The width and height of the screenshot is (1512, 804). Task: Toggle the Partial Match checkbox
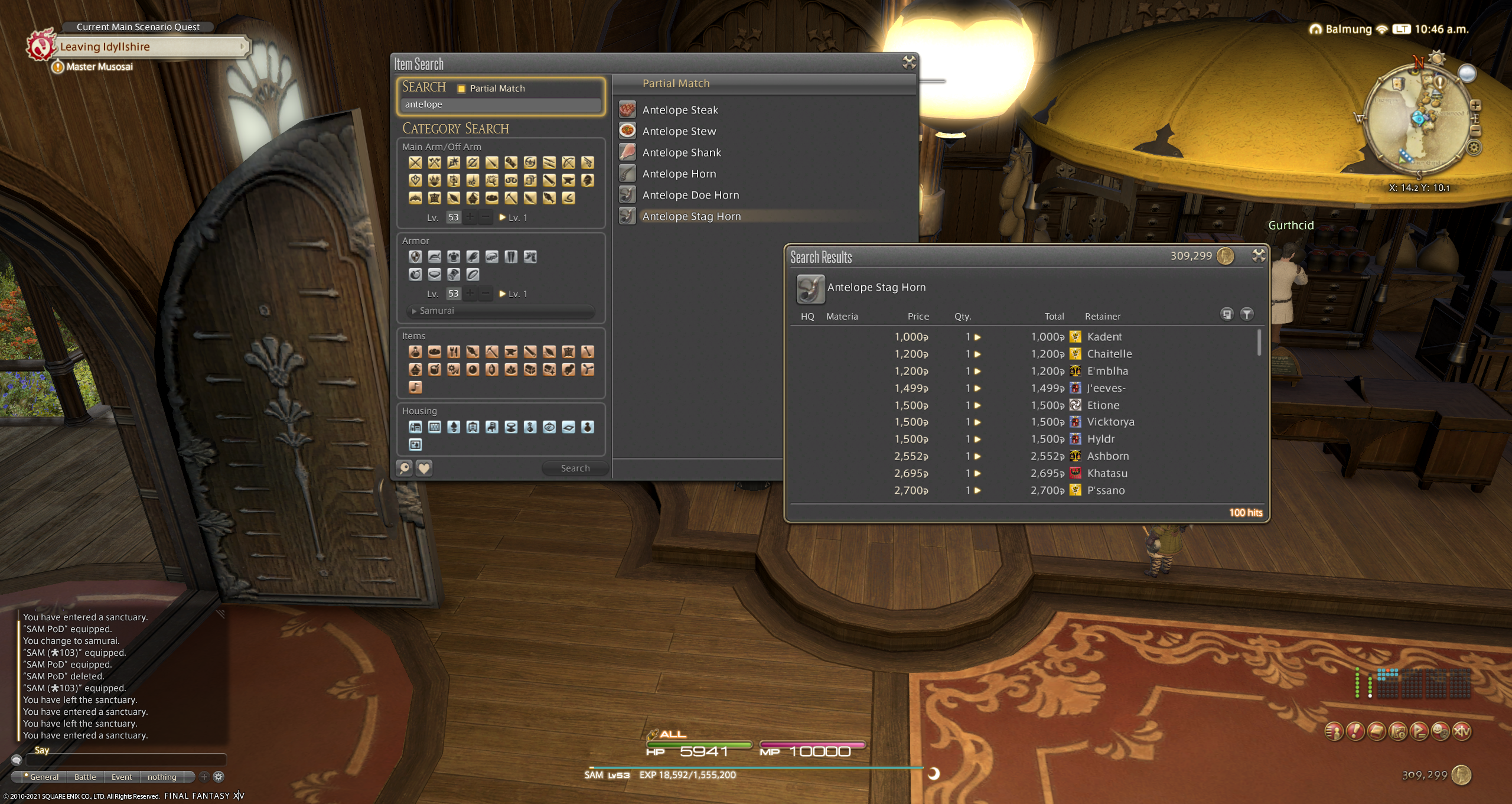461,89
